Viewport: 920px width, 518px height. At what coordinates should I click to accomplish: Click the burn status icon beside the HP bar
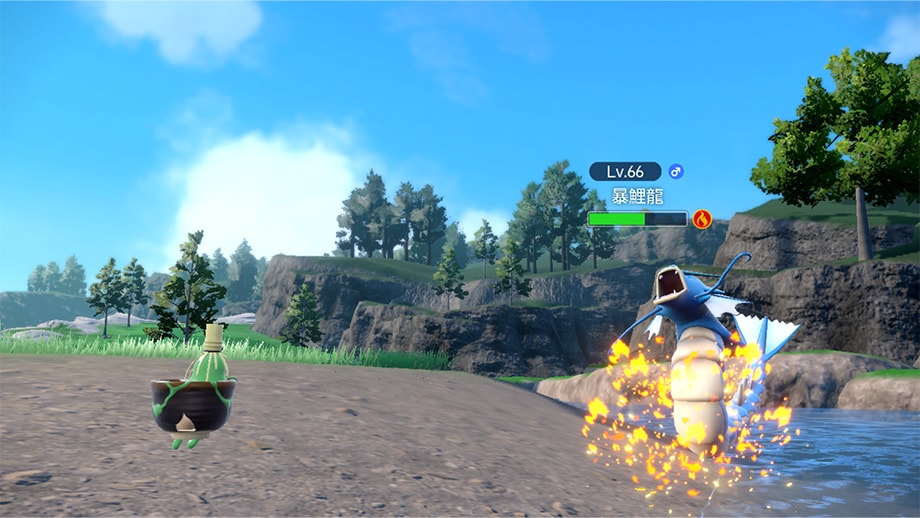pyautogui.click(x=702, y=218)
